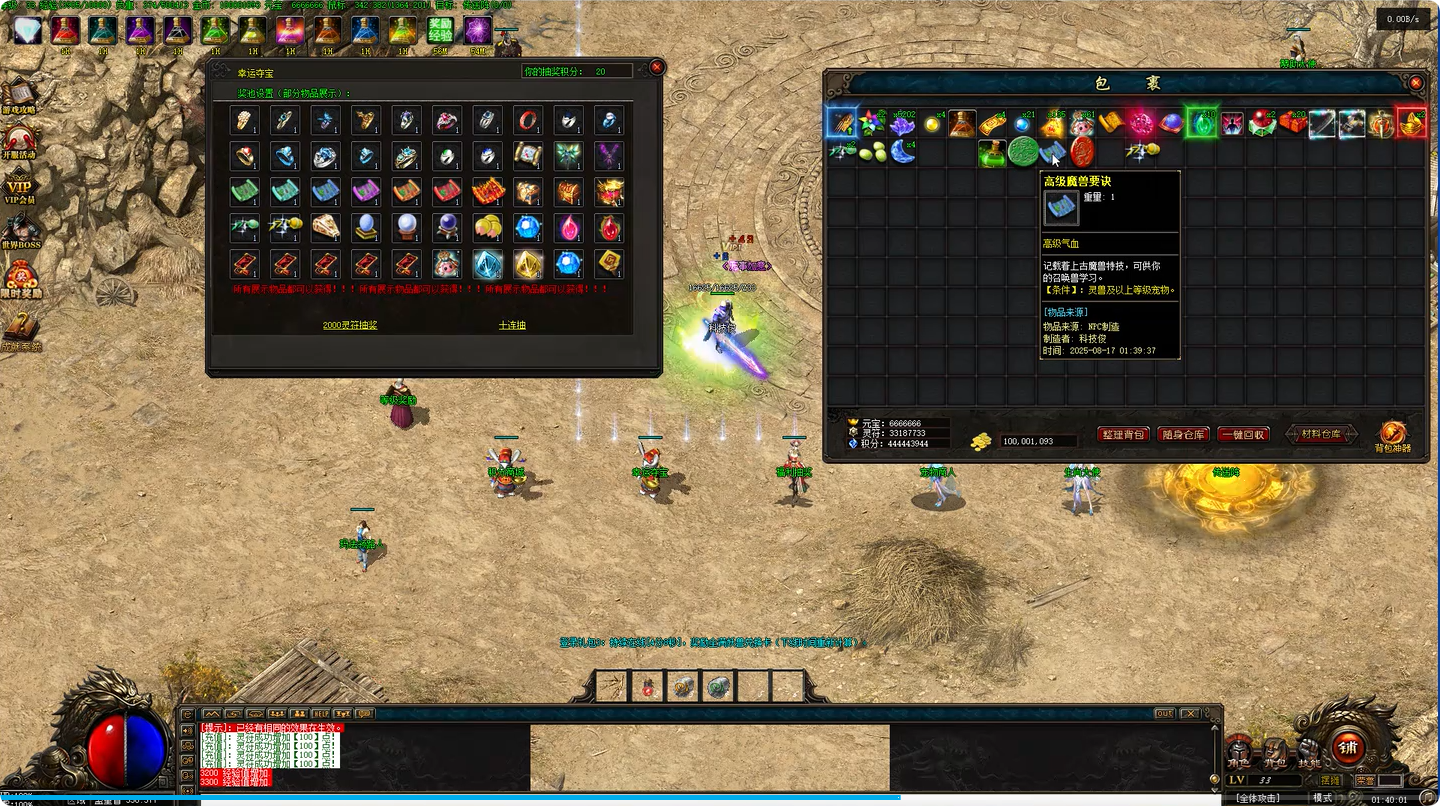Choose the 十连抽 ten-draw link
The height and width of the screenshot is (806, 1440).
pyautogui.click(x=512, y=325)
